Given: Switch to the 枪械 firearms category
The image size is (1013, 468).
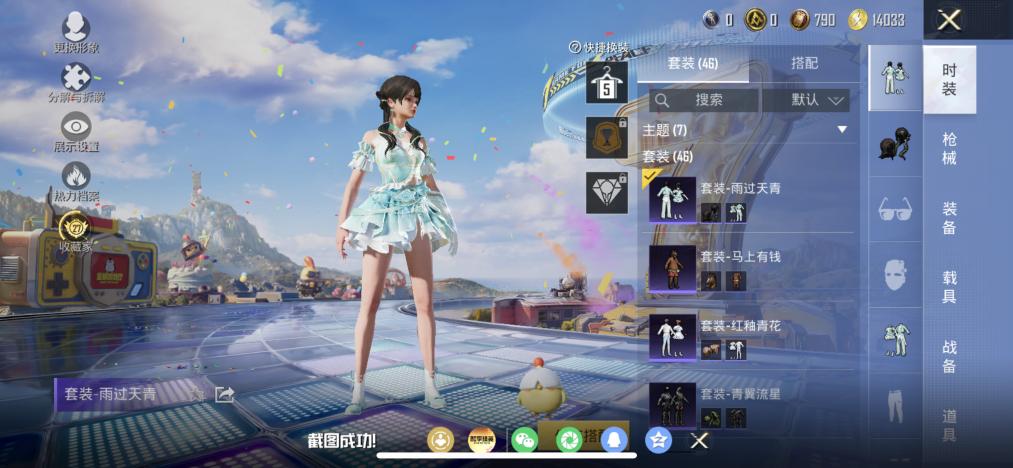Looking at the screenshot, I should [x=949, y=149].
